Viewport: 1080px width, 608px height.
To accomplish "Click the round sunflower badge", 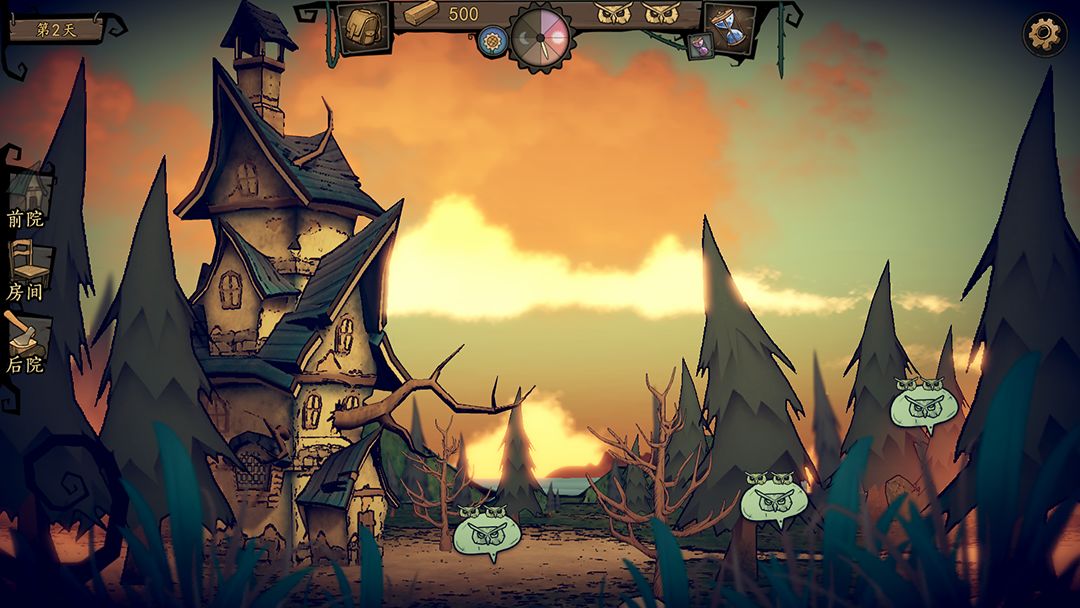I will coord(491,42).
